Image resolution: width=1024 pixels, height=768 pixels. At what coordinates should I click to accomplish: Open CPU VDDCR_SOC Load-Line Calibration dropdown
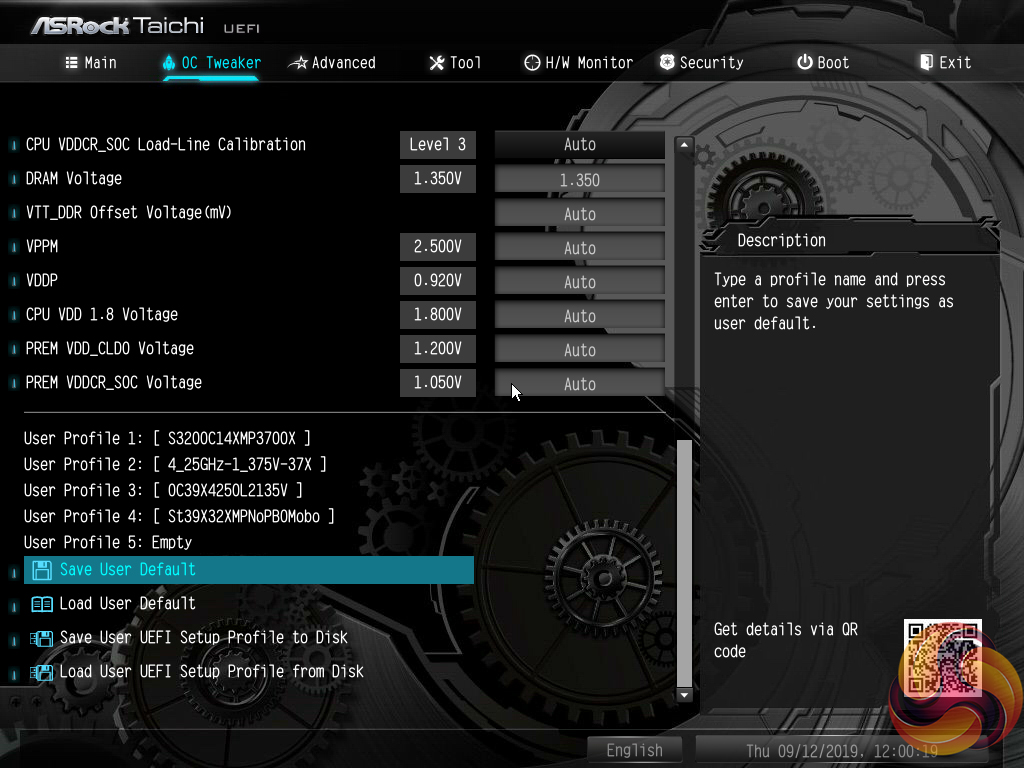(x=580, y=145)
